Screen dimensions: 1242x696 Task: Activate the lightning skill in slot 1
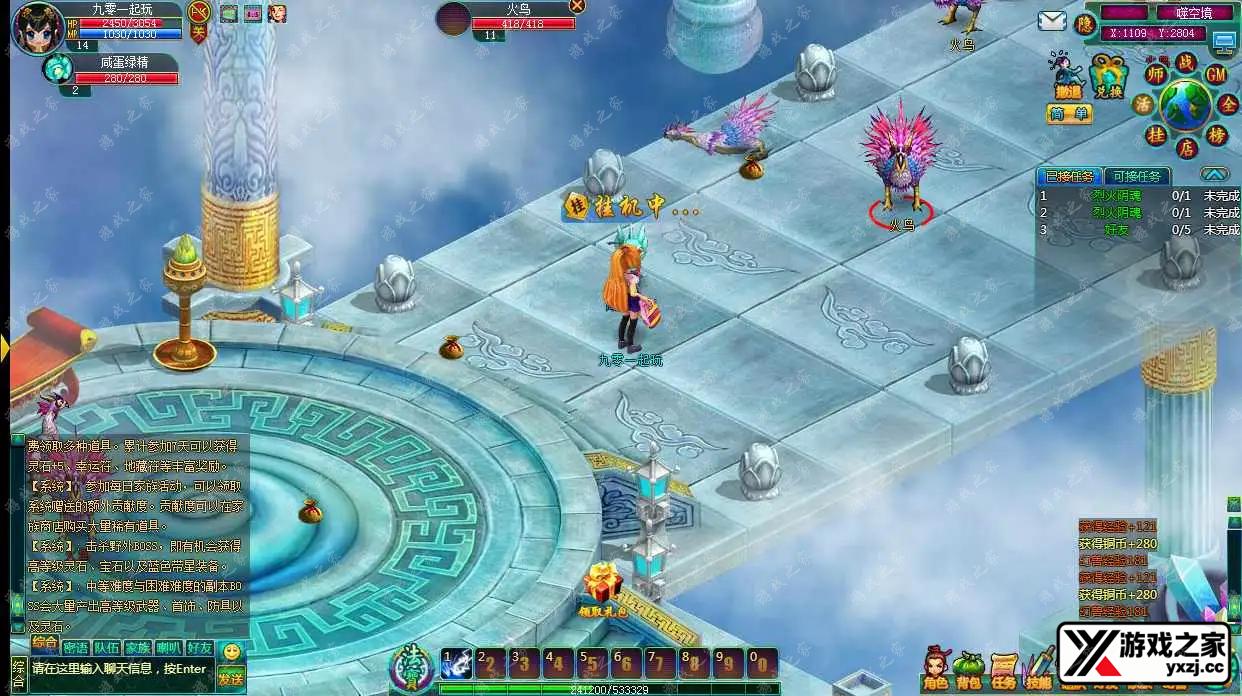tap(456, 663)
